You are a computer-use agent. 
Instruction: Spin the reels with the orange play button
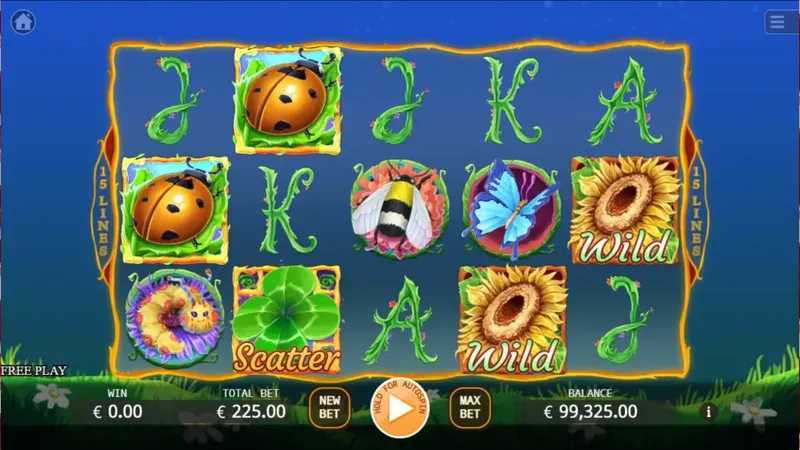[x=399, y=408]
